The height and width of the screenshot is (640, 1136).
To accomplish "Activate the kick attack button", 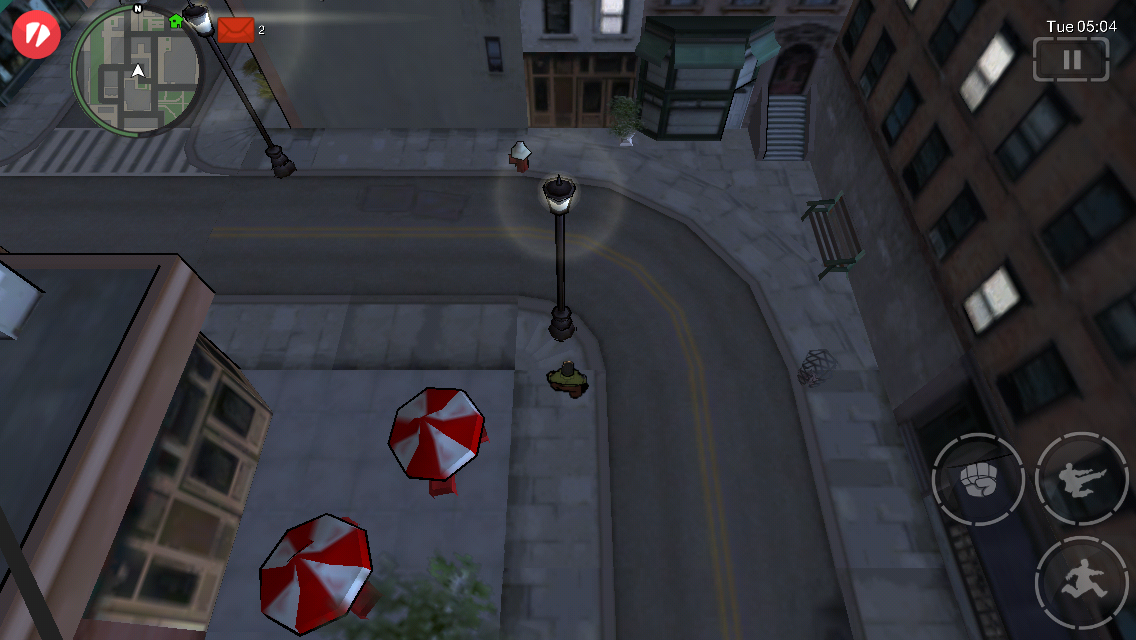I will tap(1082, 480).
